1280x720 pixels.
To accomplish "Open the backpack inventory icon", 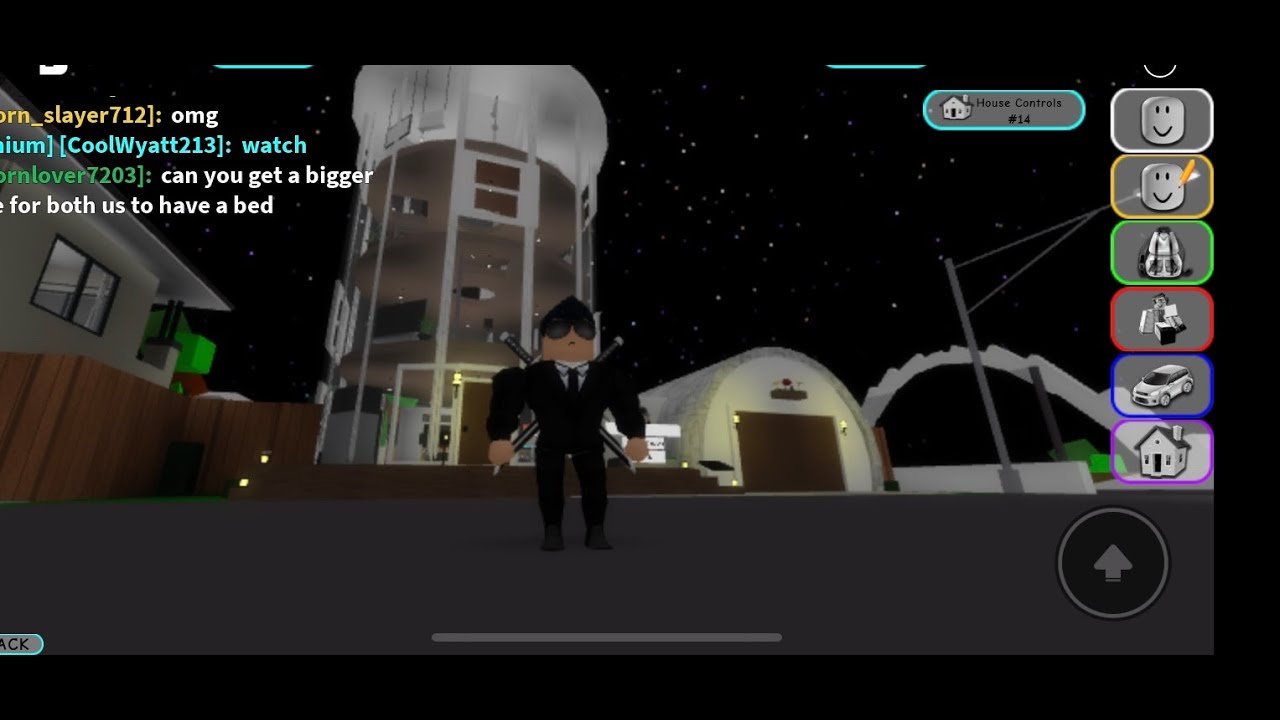I will 1161,252.
